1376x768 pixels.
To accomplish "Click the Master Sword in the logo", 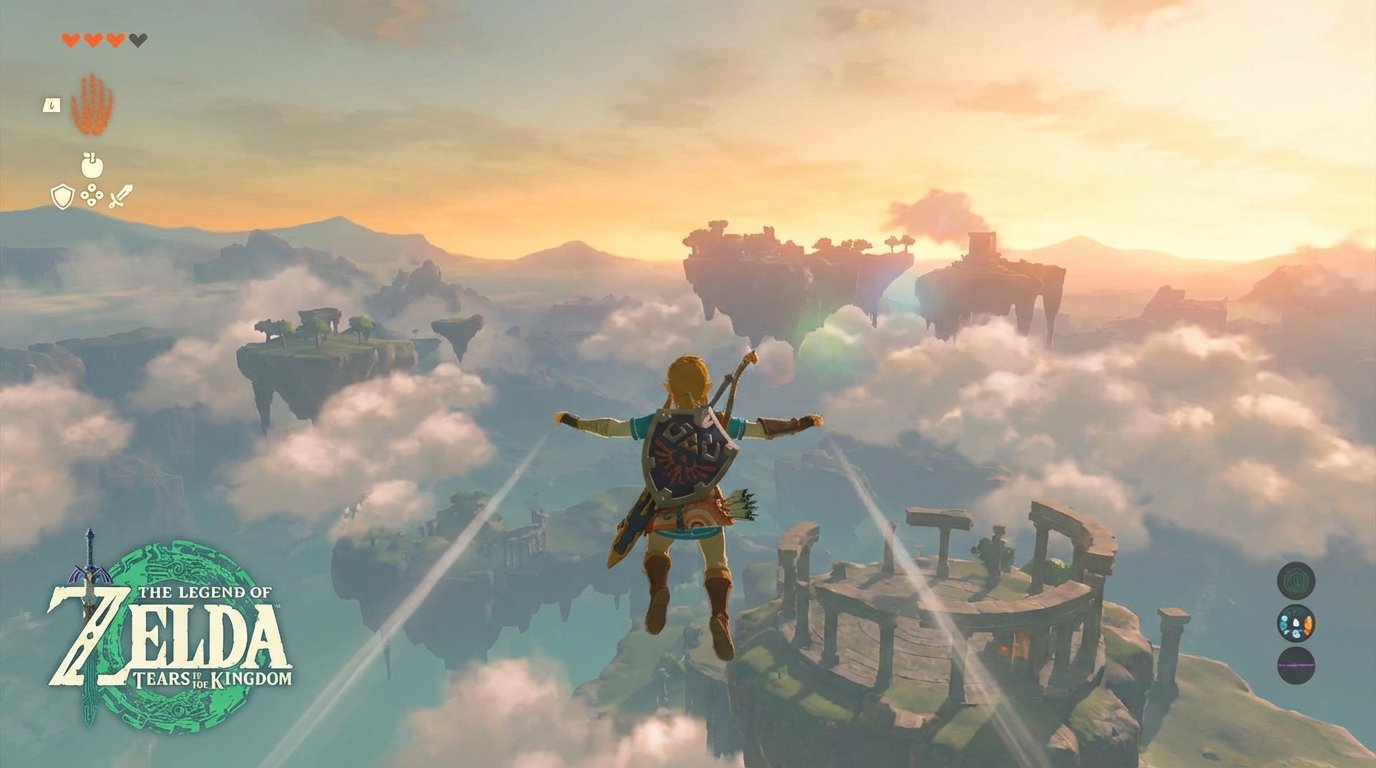I will (x=90, y=570).
